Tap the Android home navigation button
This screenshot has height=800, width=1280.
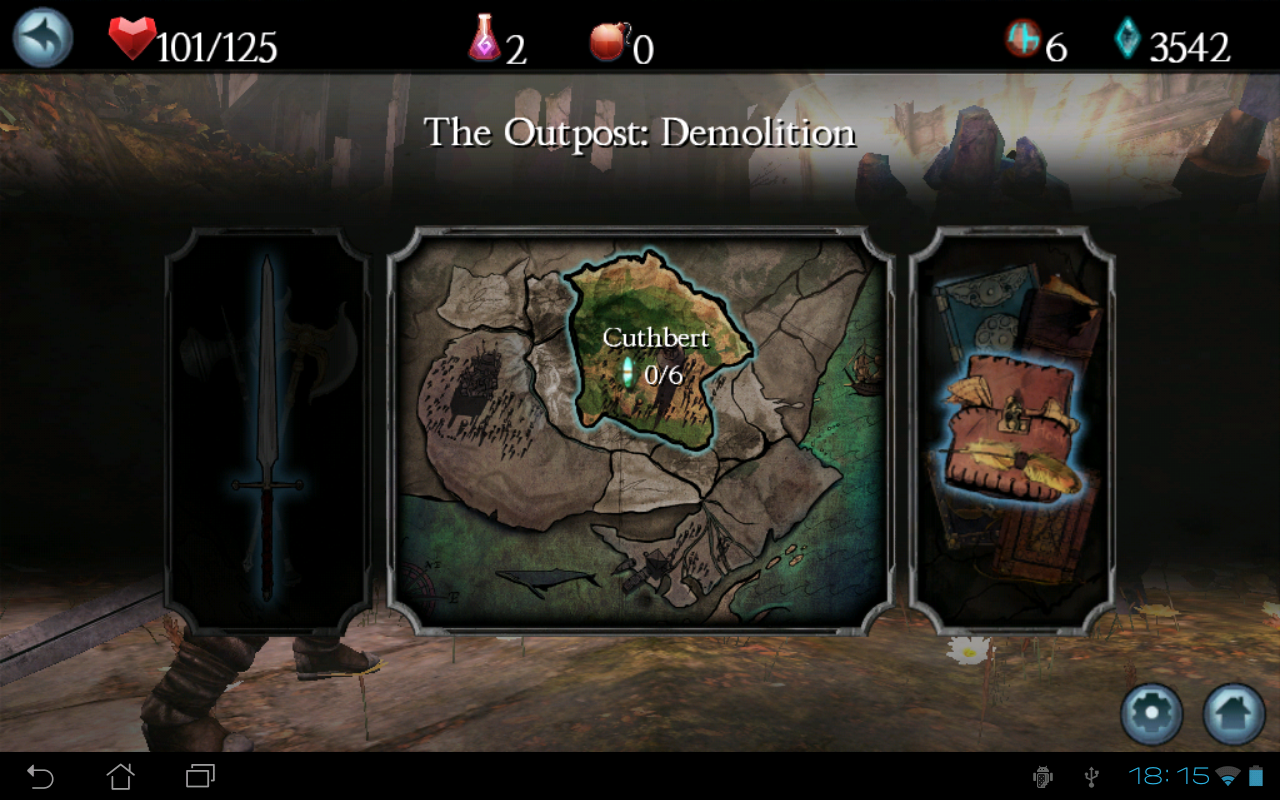(x=120, y=776)
